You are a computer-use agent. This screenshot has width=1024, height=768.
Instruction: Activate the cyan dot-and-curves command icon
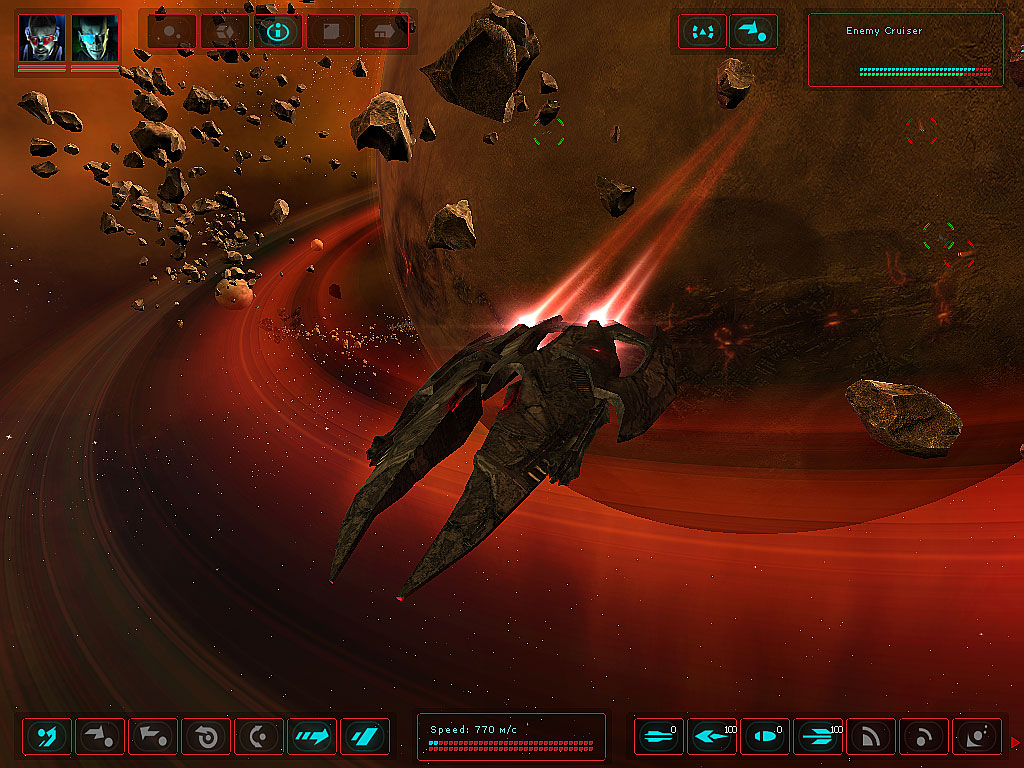point(47,737)
